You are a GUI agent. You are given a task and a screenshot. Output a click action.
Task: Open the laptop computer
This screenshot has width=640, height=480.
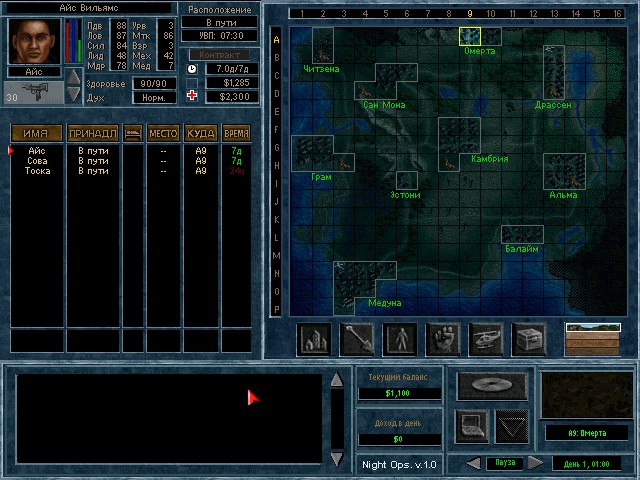pos(472,425)
